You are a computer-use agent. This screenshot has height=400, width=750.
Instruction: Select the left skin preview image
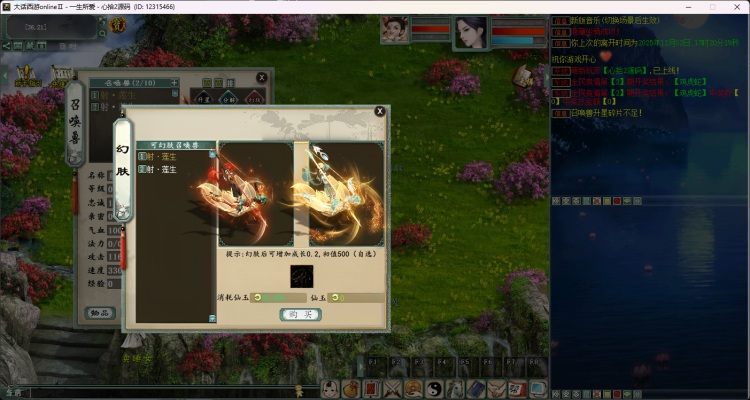(x=253, y=193)
